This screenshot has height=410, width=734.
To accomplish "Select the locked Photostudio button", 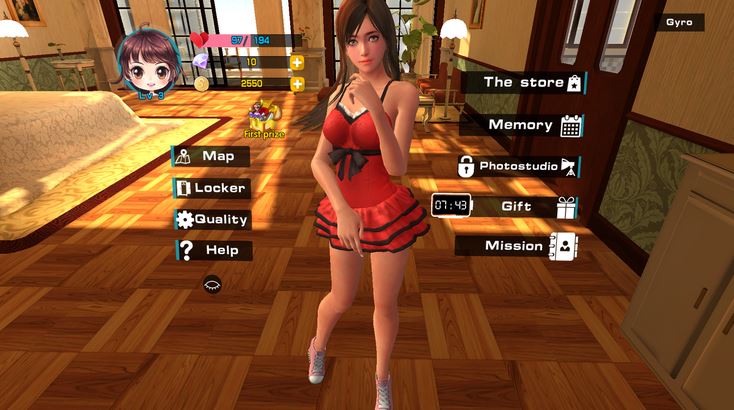I will (519, 166).
